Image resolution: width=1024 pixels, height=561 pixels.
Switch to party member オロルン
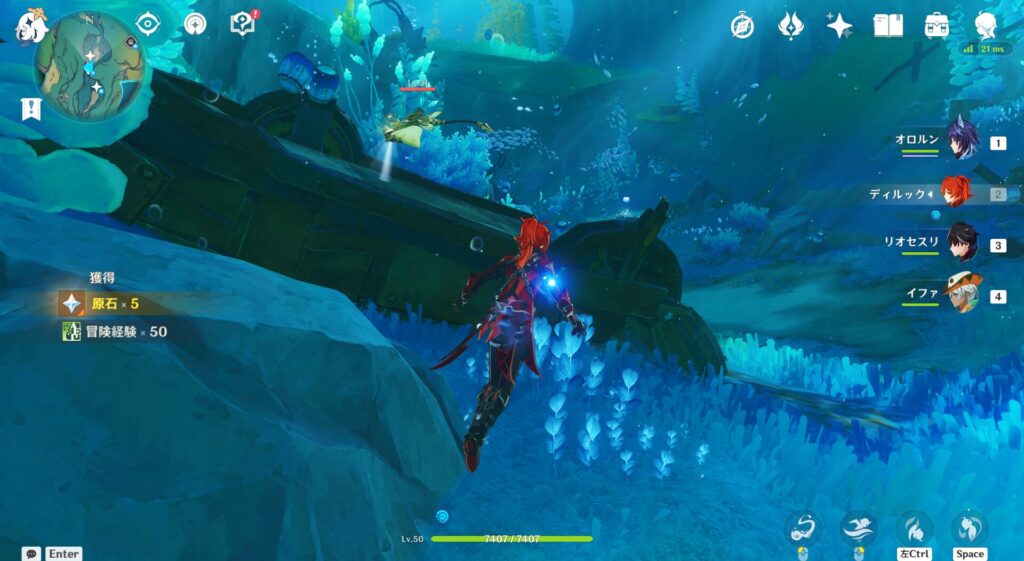pos(962,142)
